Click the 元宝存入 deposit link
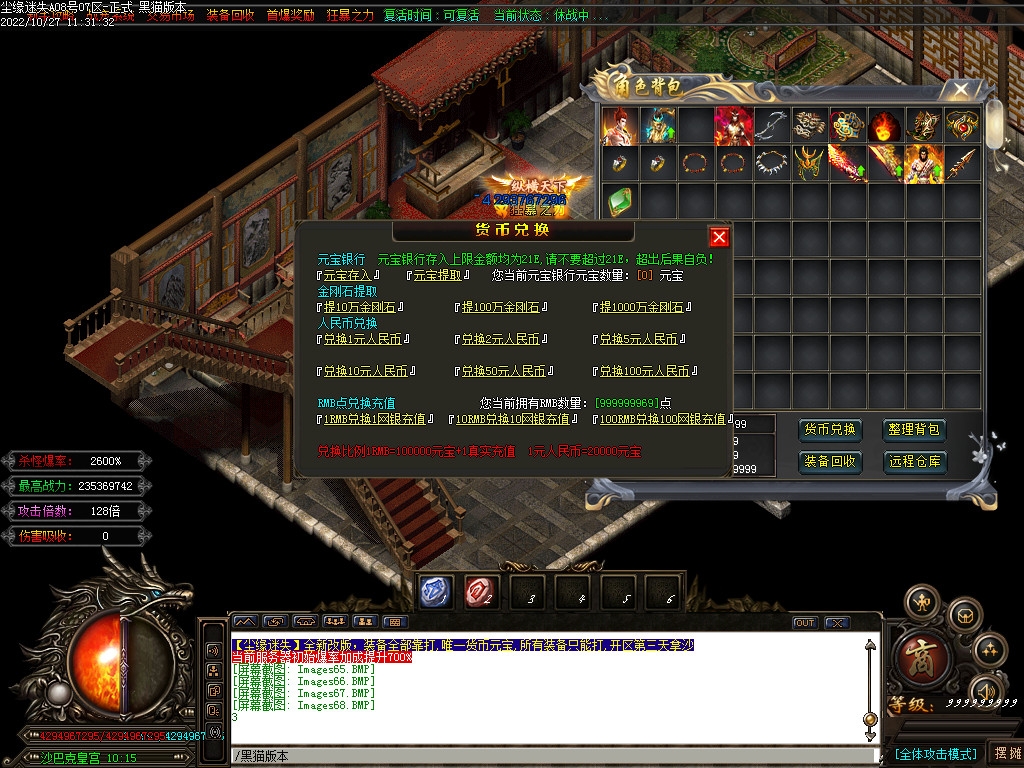Screen dimensions: 1024x768 [x=347, y=275]
